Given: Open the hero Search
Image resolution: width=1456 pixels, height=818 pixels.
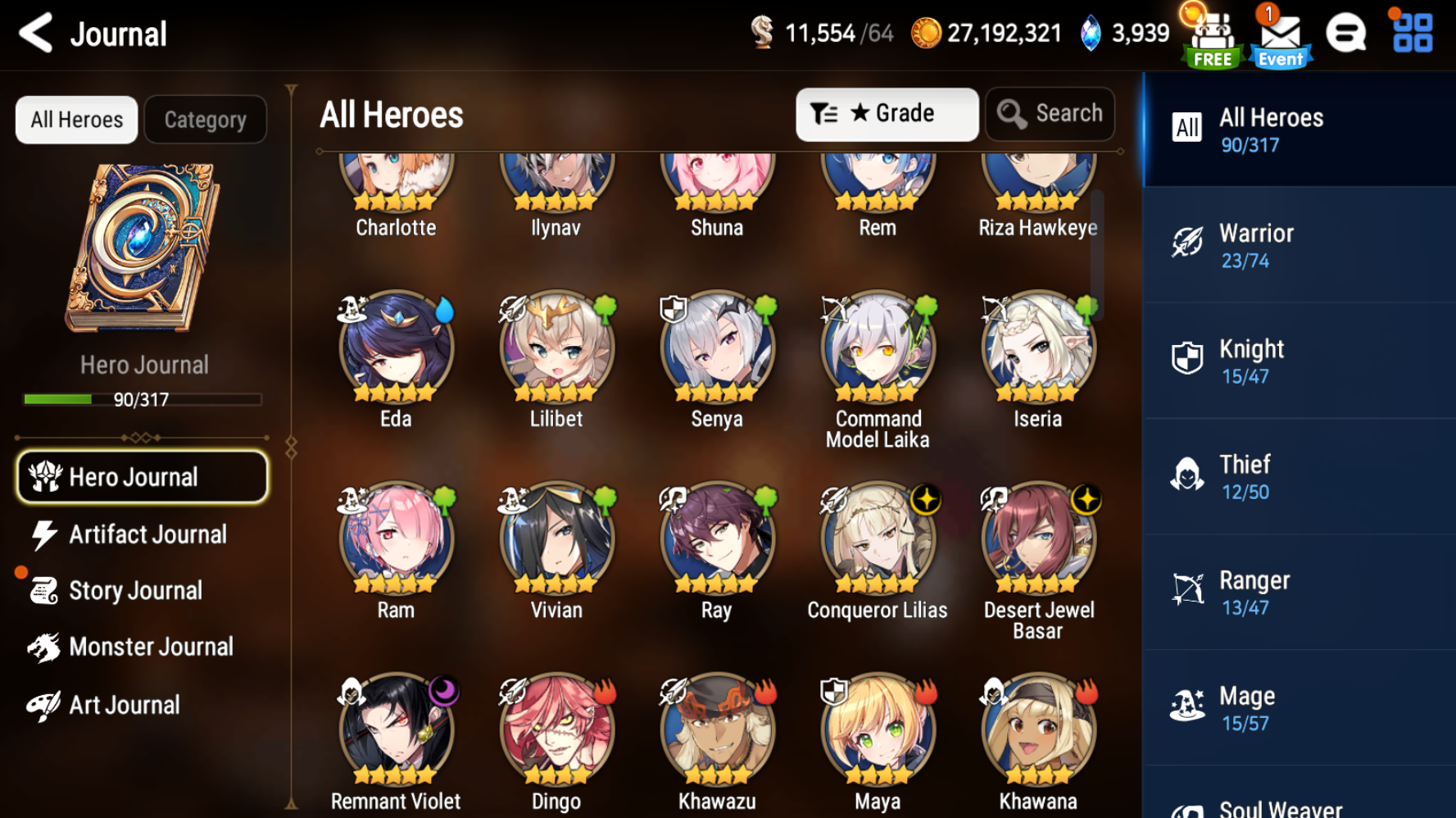Looking at the screenshot, I should pyautogui.click(x=1050, y=114).
